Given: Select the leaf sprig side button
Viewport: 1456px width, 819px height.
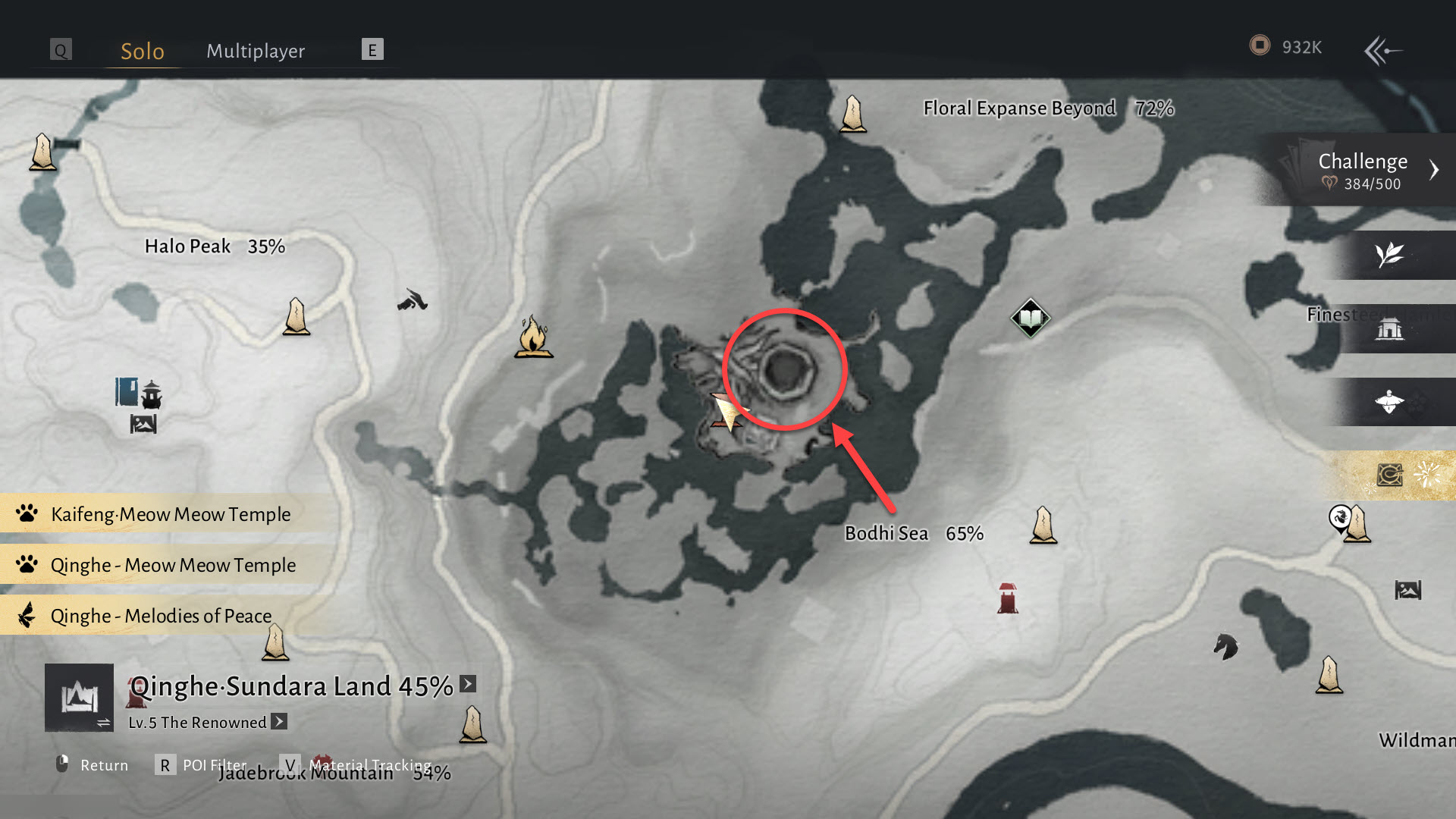Looking at the screenshot, I should coord(1390,255).
